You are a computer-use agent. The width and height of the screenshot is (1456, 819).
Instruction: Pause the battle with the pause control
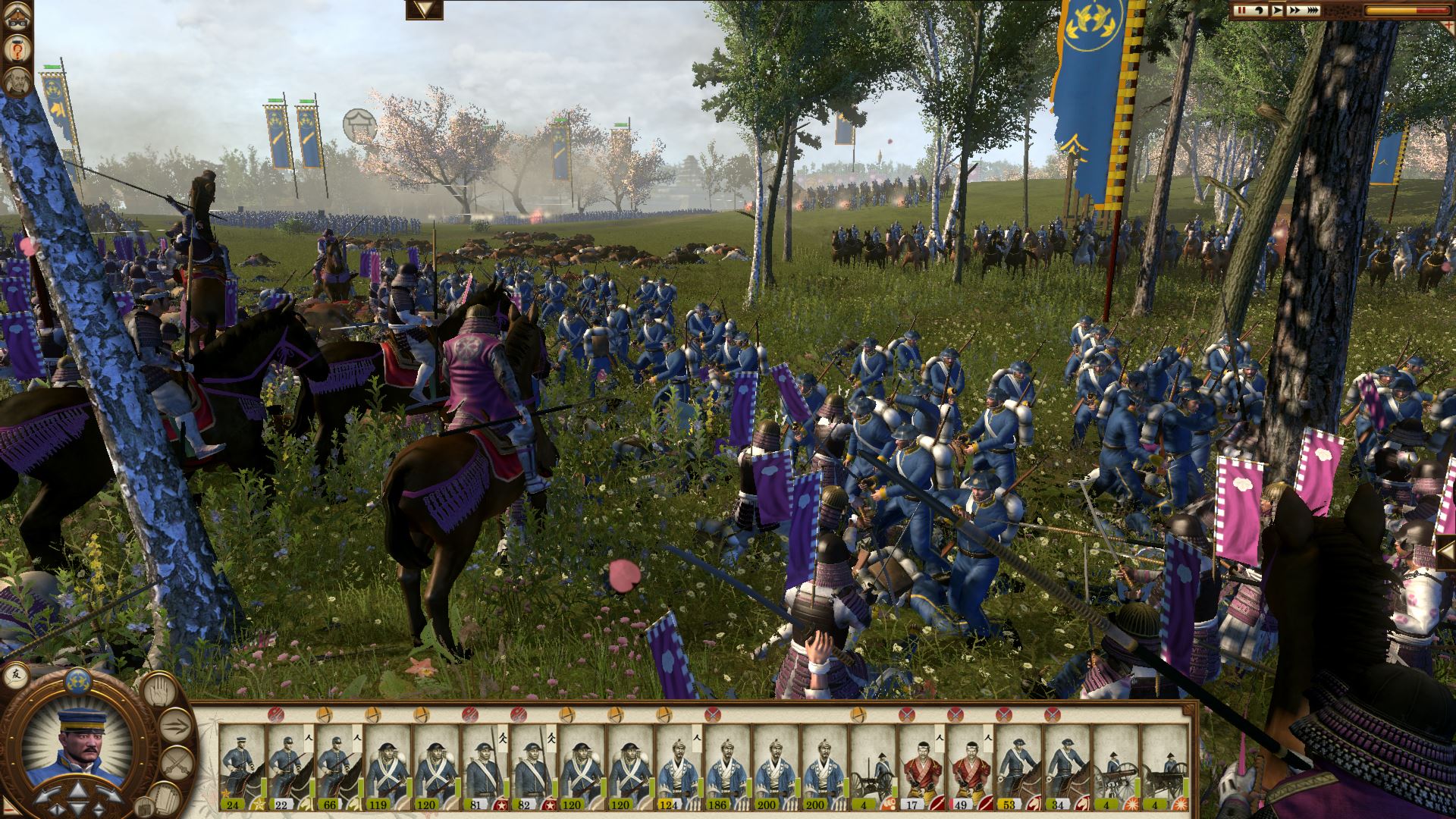pyautogui.click(x=1241, y=10)
